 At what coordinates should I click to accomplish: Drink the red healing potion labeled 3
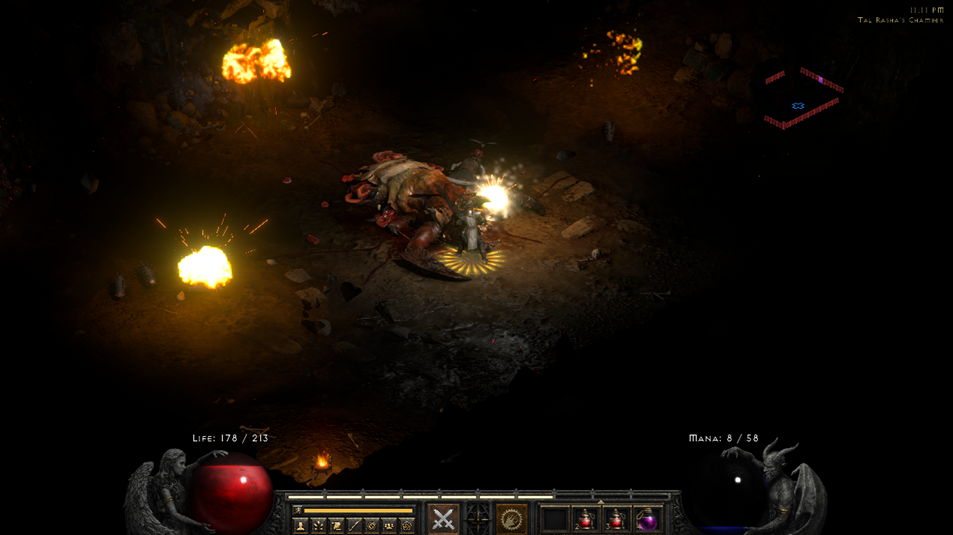(616, 519)
